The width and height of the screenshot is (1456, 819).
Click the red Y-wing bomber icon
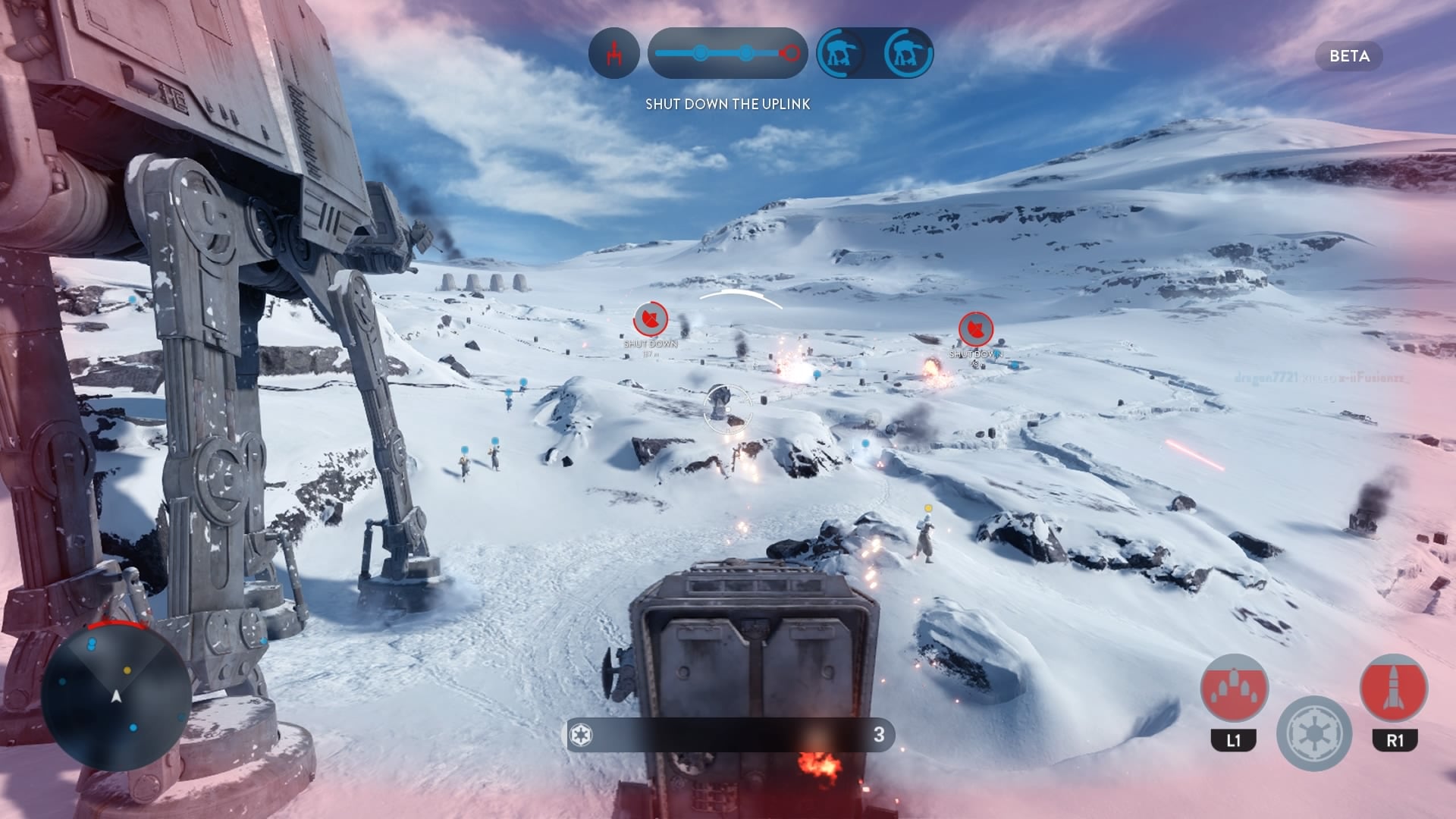[x=613, y=53]
